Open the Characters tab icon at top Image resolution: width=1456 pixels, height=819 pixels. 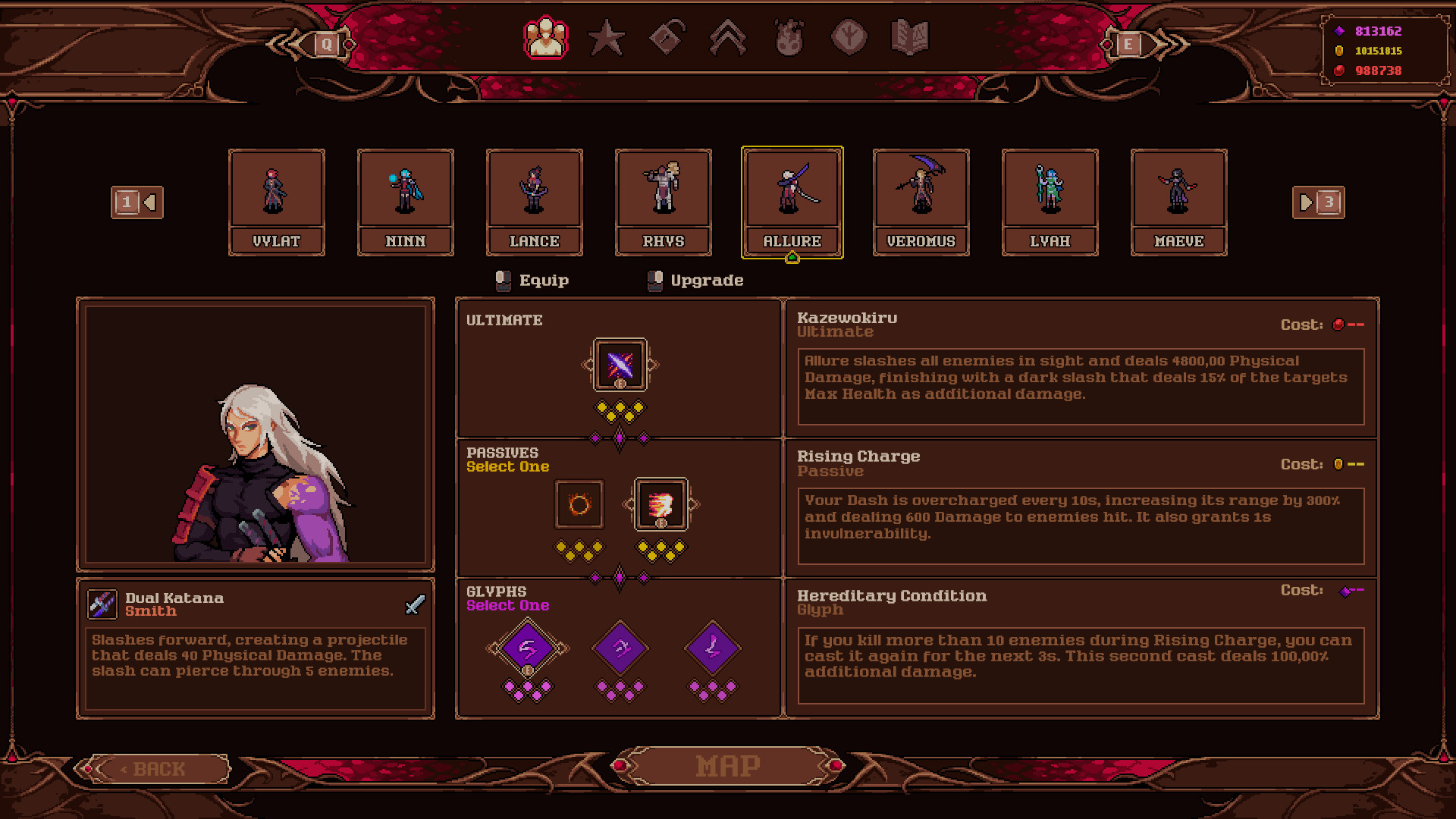(x=547, y=34)
